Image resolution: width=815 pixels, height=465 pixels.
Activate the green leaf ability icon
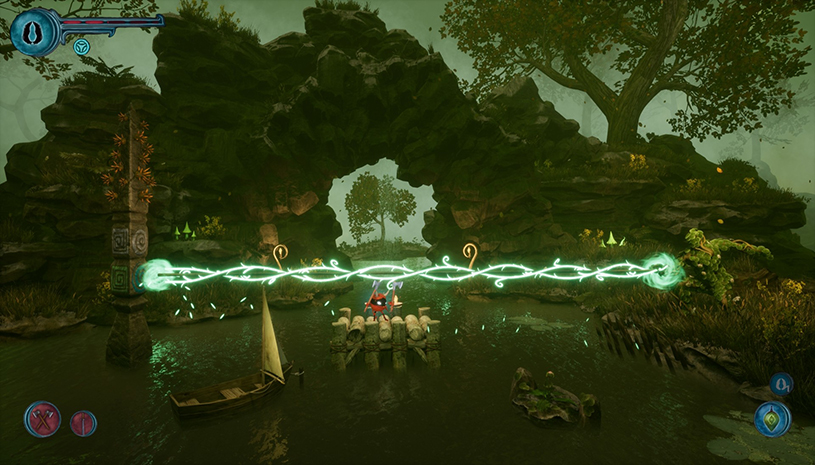(772, 419)
